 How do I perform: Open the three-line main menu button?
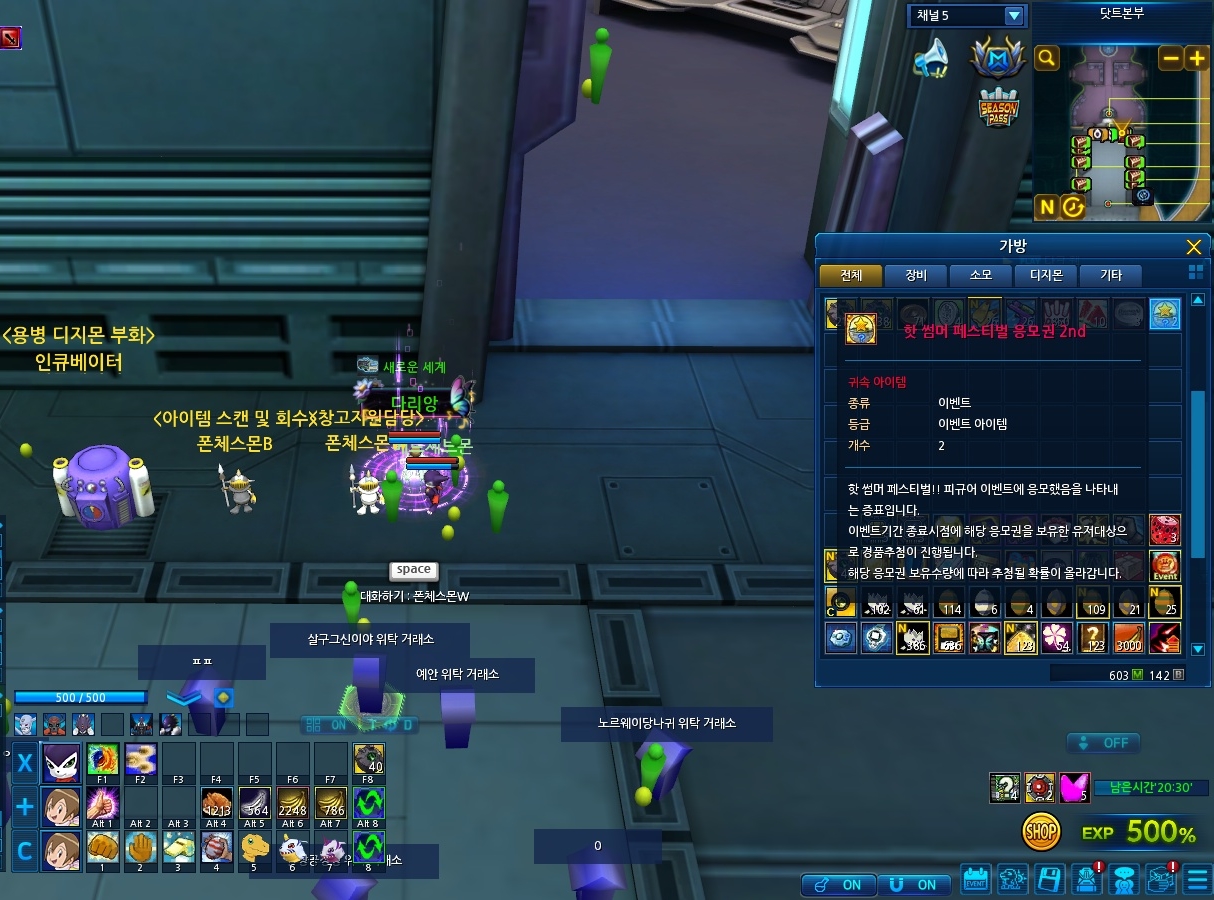pos(1197,881)
